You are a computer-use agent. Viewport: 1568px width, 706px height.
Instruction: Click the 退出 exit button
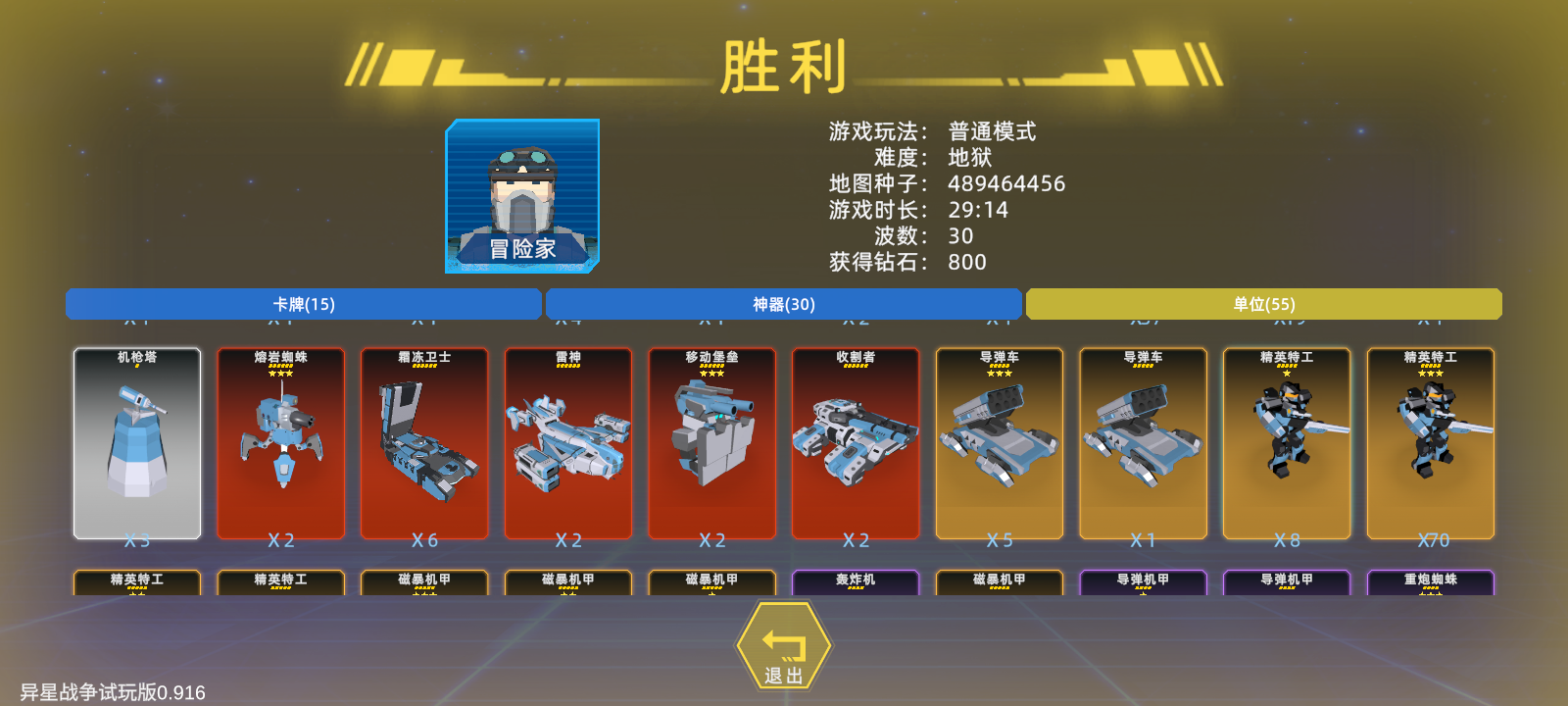pos(783,644)
